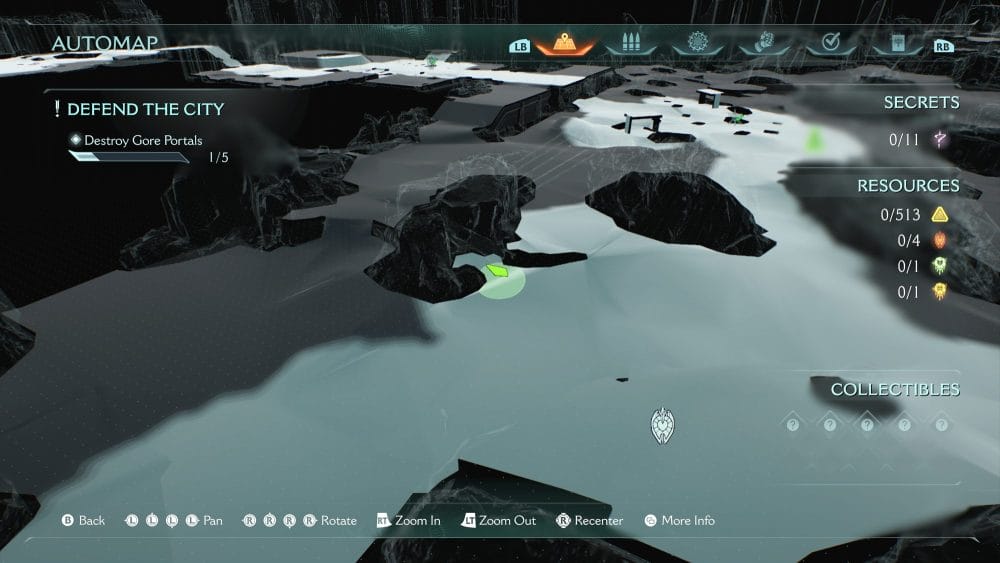Click the green player arrow marker on map

point(497,271)
